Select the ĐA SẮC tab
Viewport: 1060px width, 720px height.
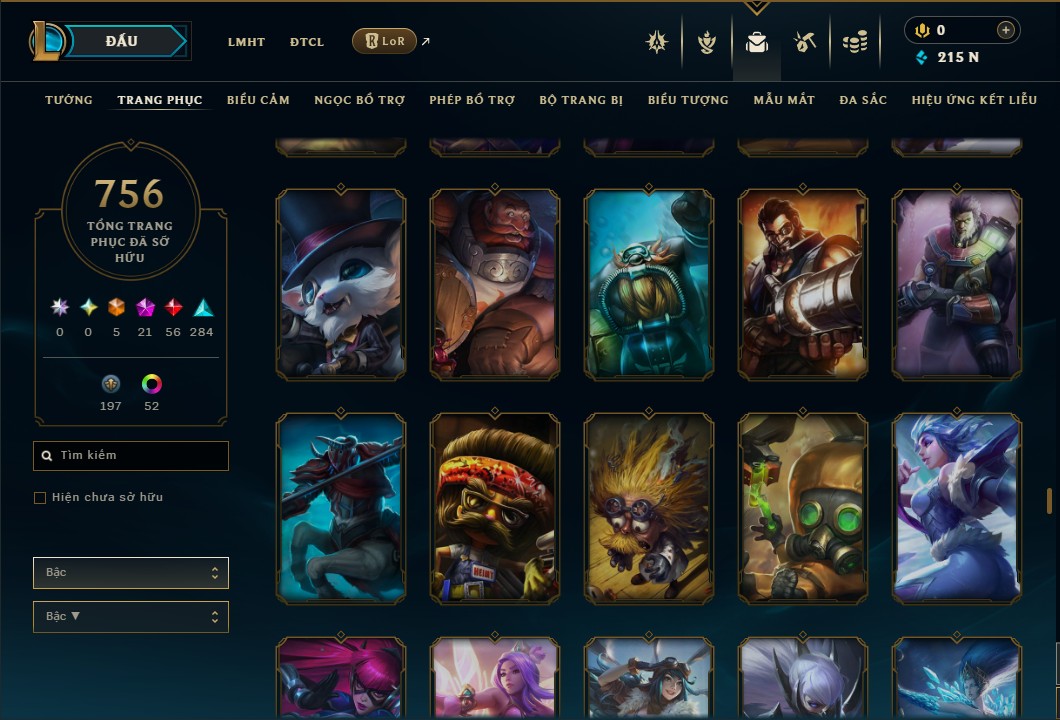pyautogui.click(x=863, y=100)
